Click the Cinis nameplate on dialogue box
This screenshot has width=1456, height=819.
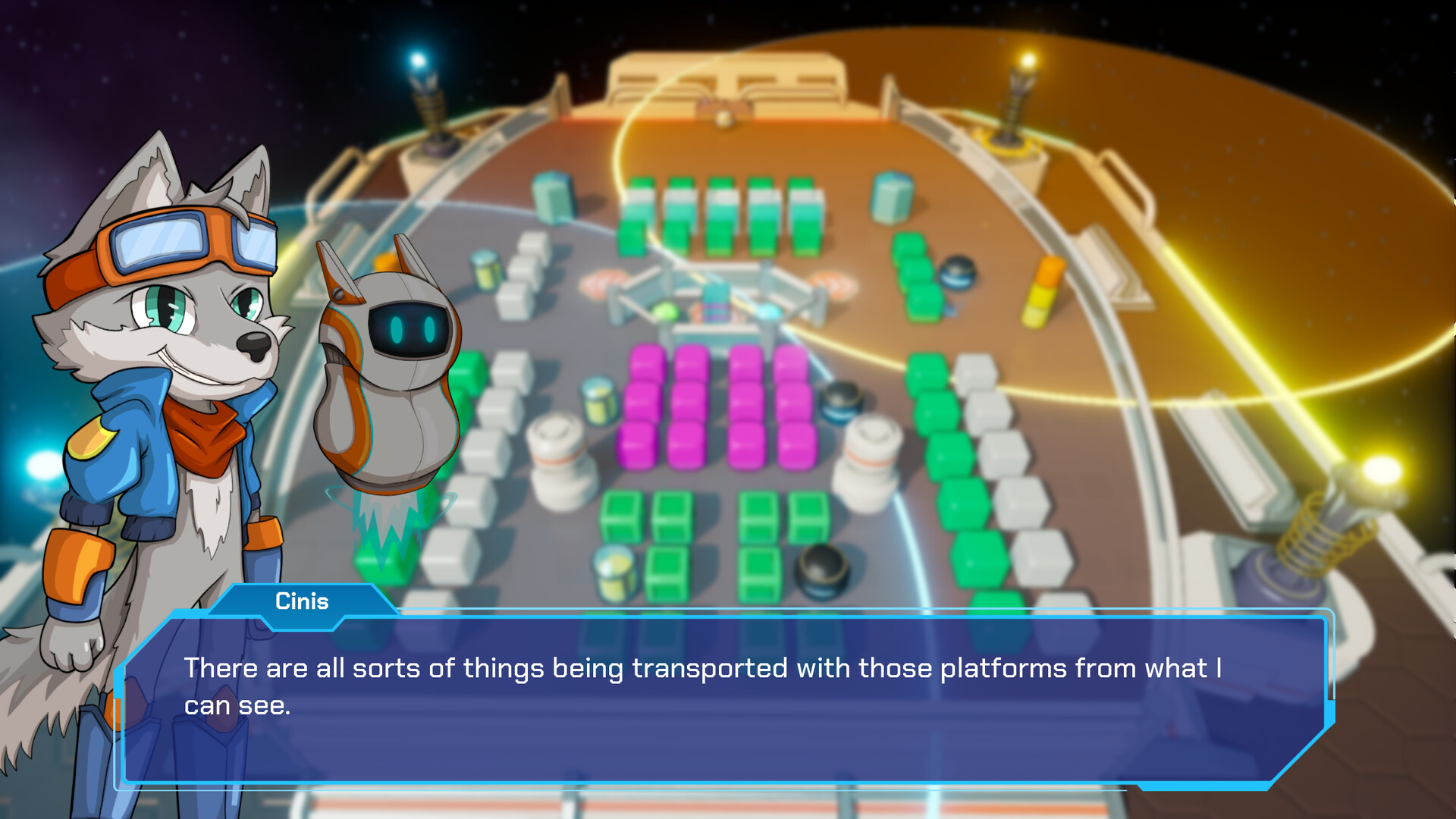pyautogui.click(x=303, y=601)
